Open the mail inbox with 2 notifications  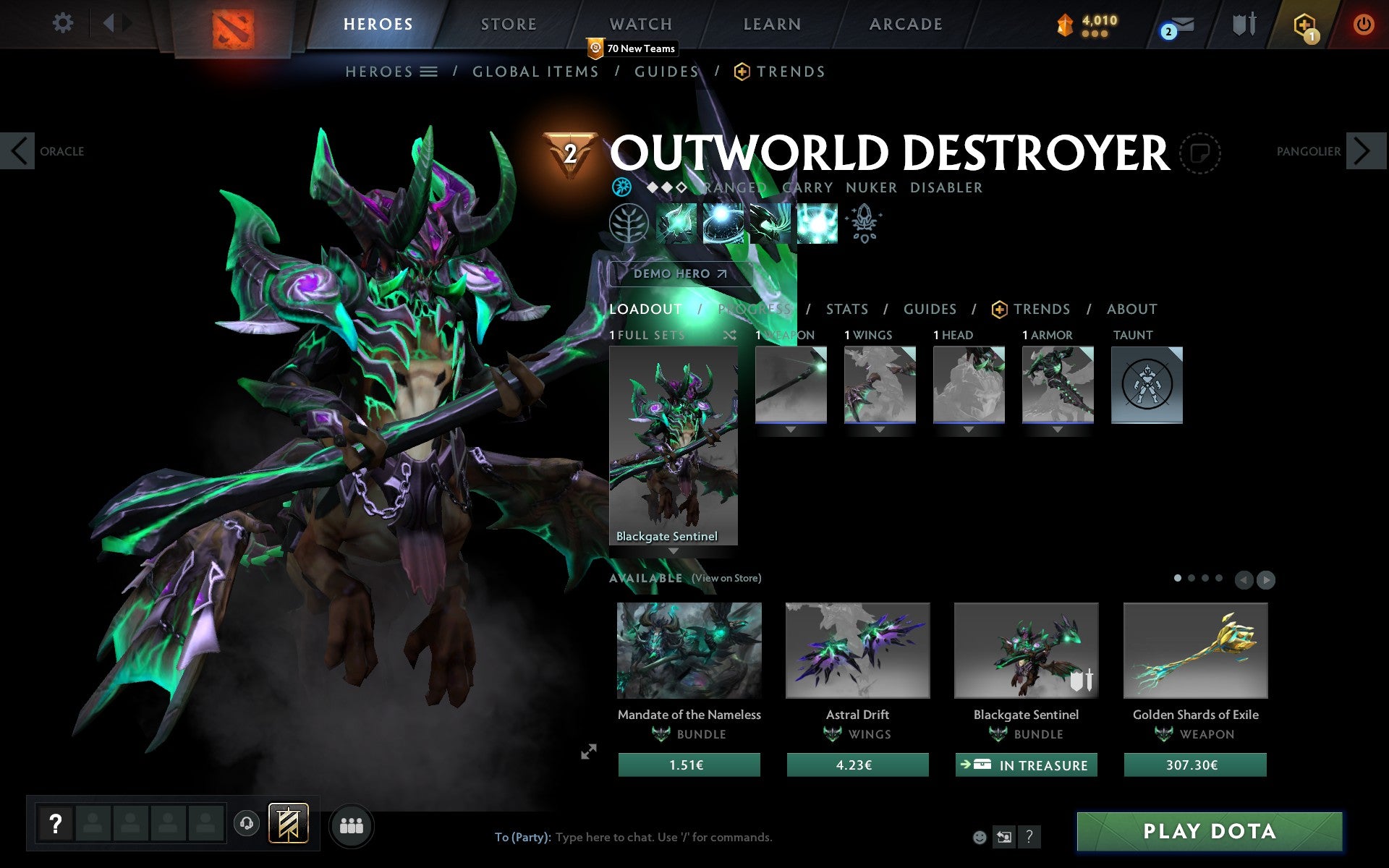pos(1181,25)
